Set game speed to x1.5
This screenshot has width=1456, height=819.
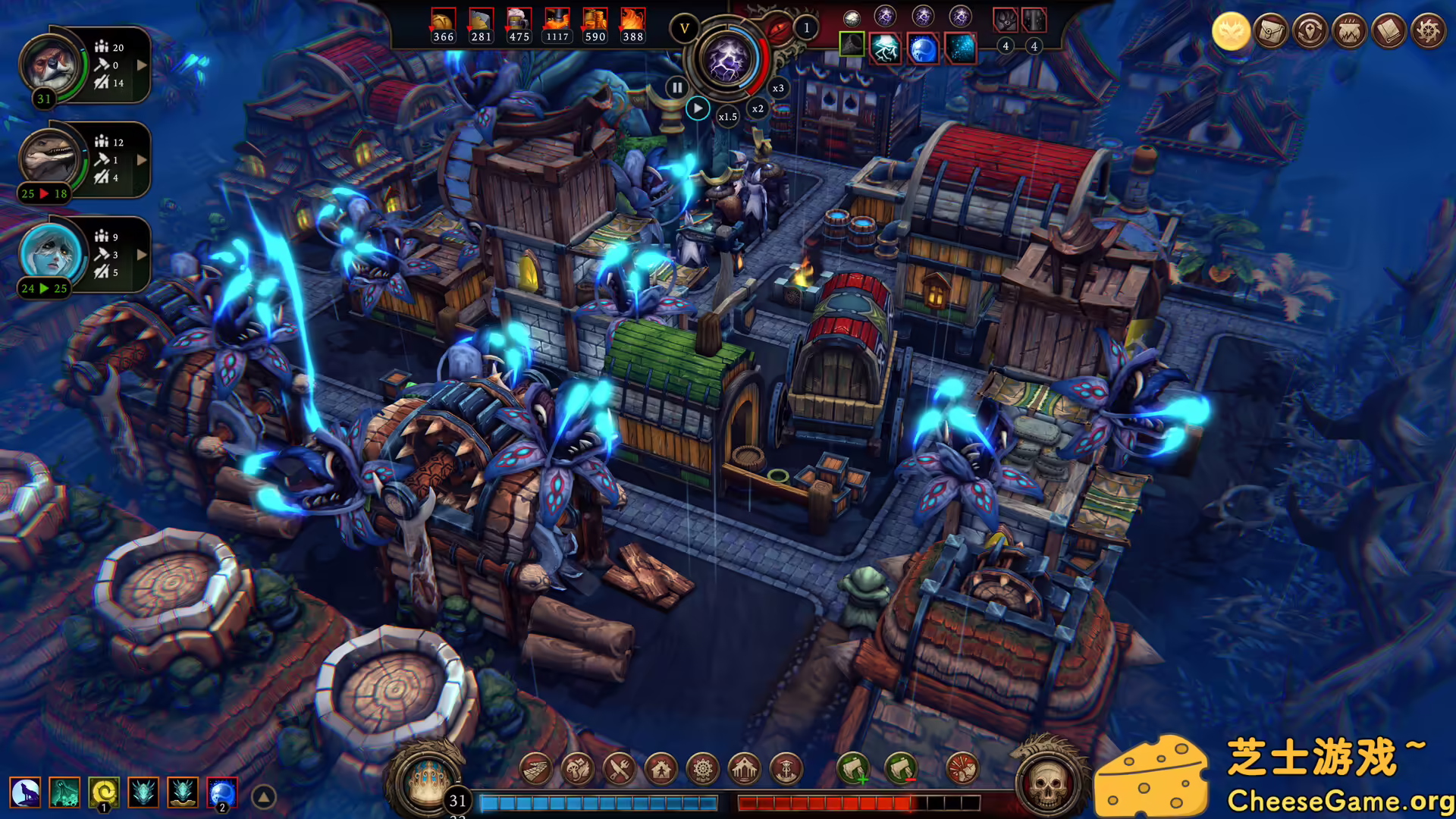click(x=727, y=117)
